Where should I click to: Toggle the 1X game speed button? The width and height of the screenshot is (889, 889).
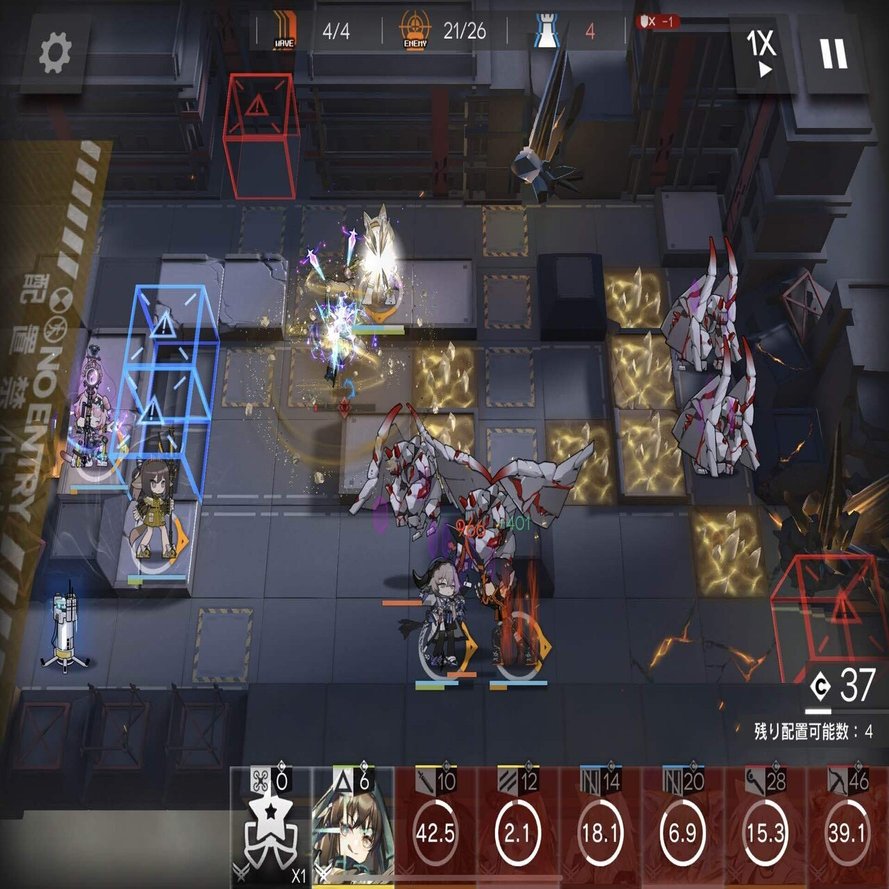click(x=762, y=53)
